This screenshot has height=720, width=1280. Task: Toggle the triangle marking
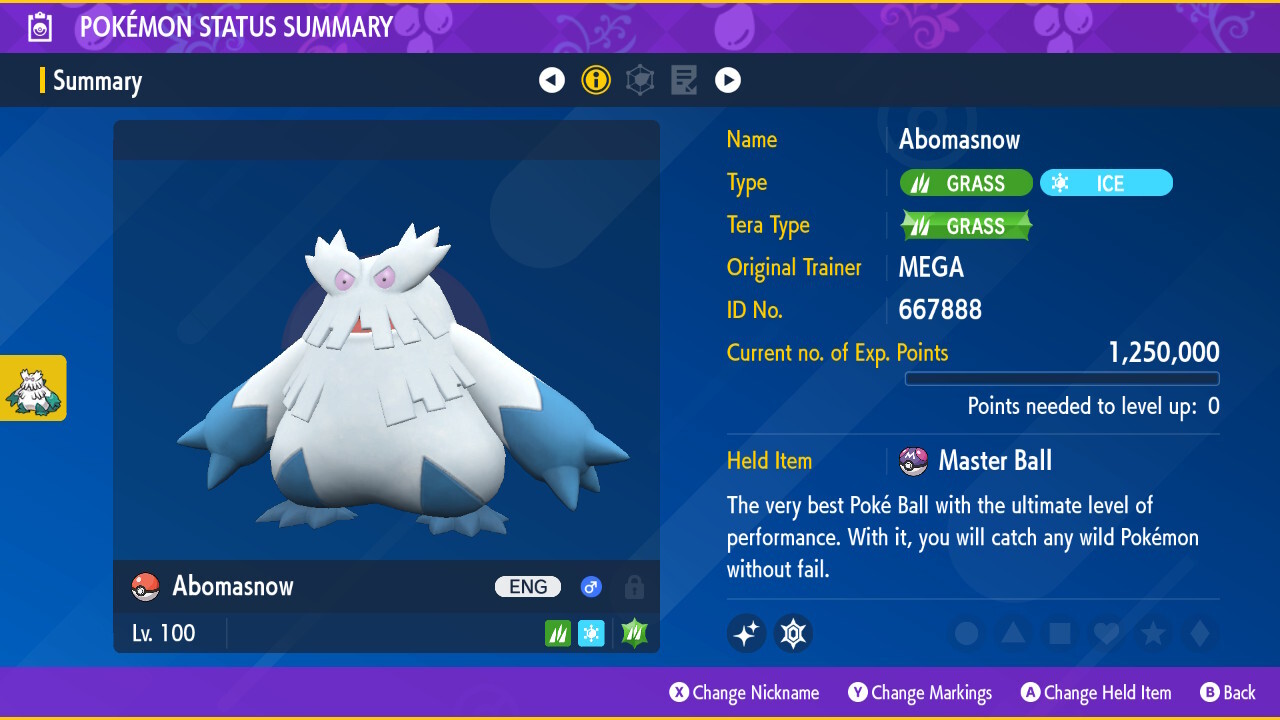click(1013, 633)
